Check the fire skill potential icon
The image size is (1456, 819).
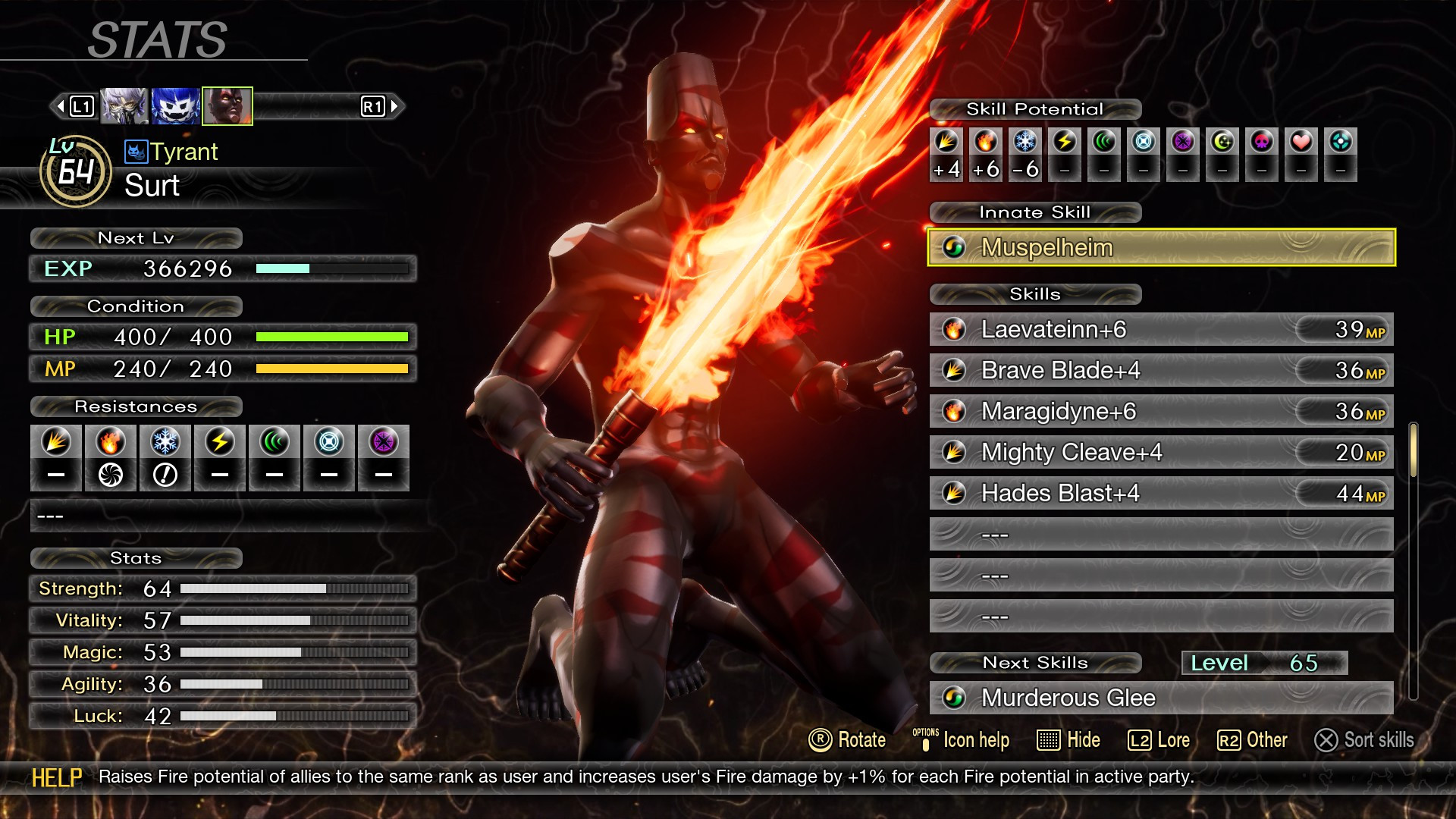click(x=986, y=142)
